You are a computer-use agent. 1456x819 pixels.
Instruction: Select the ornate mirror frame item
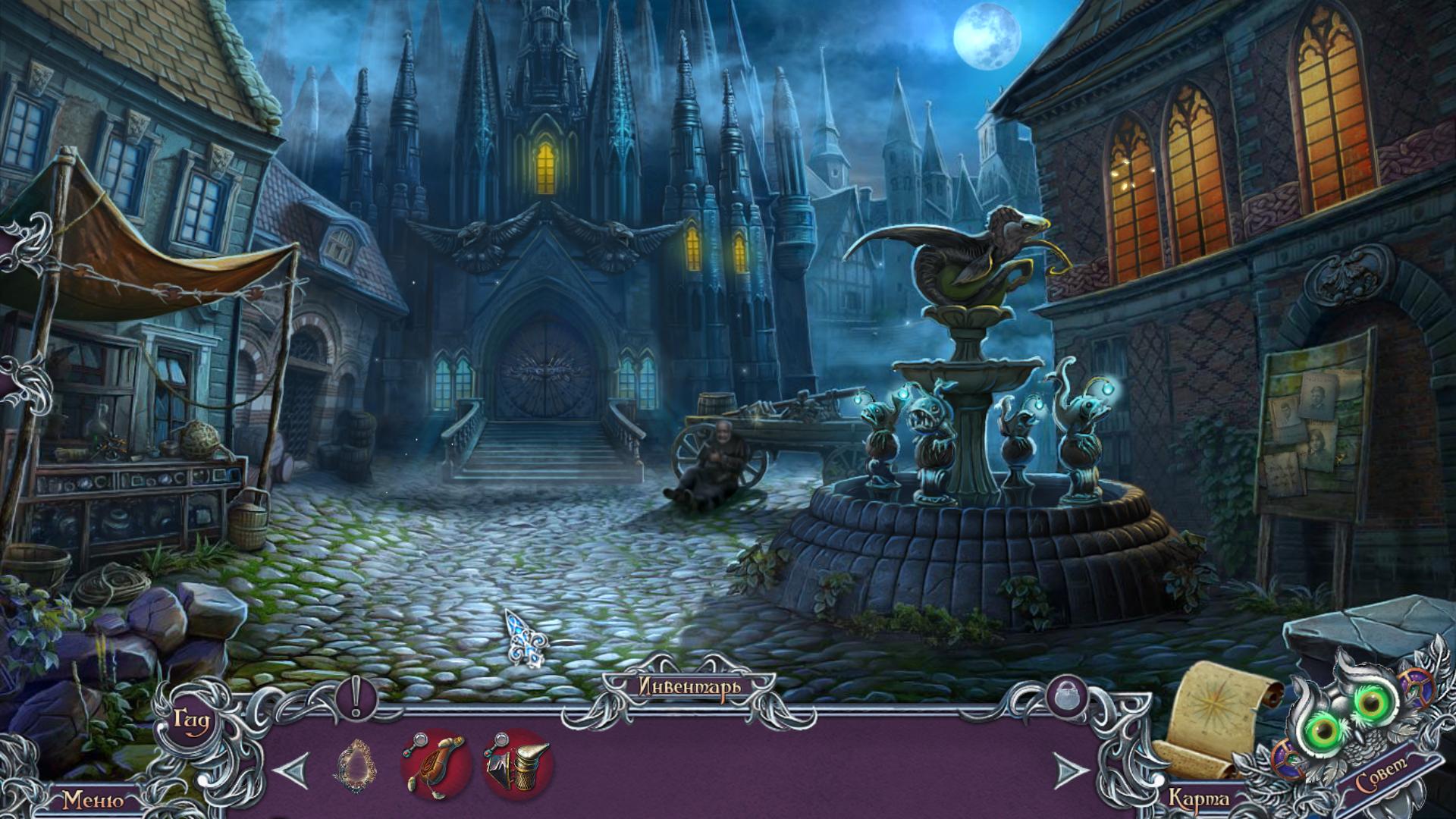(x=355, y=766)
